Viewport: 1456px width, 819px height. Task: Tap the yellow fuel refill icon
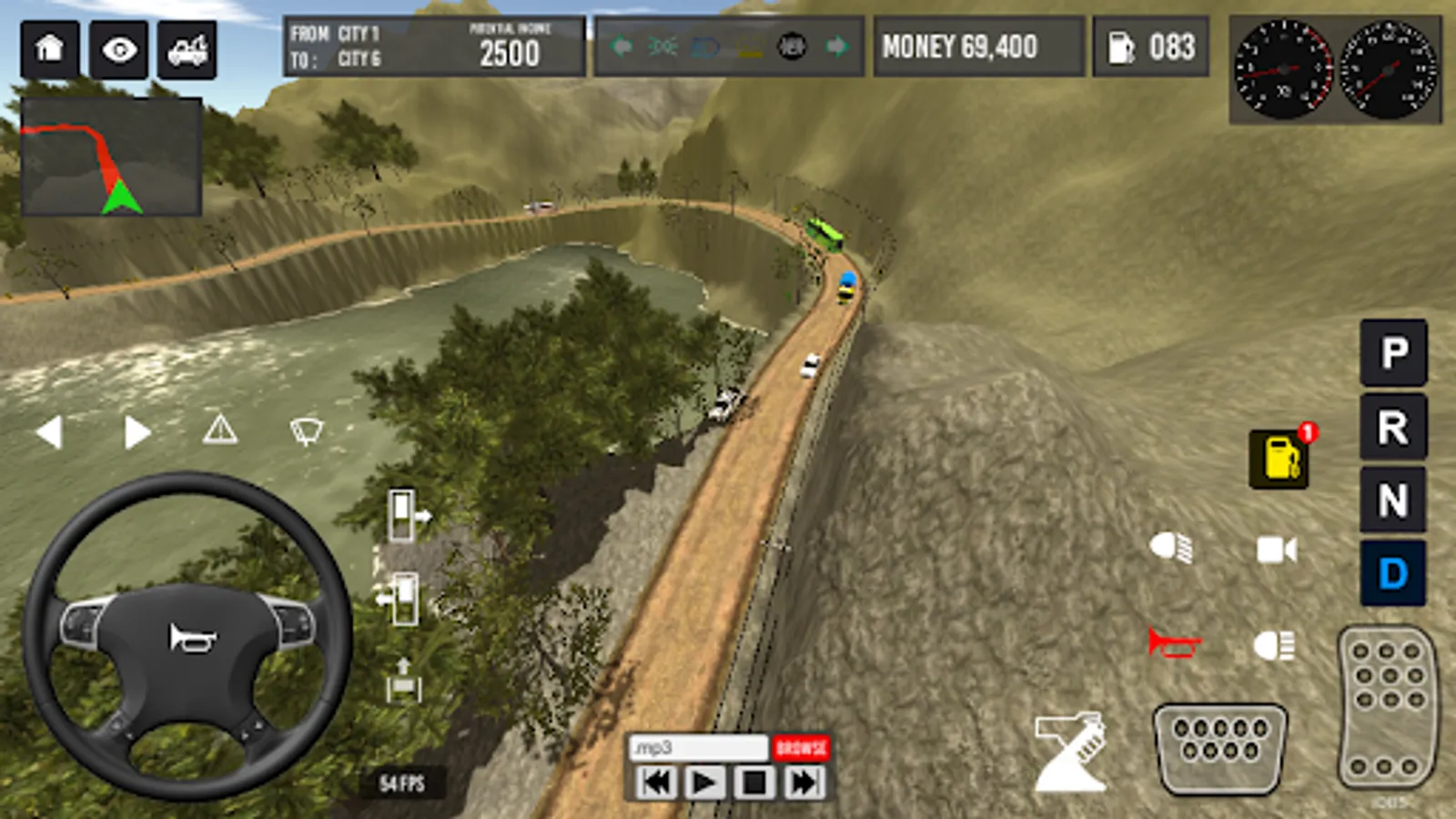coord(1280,459)
